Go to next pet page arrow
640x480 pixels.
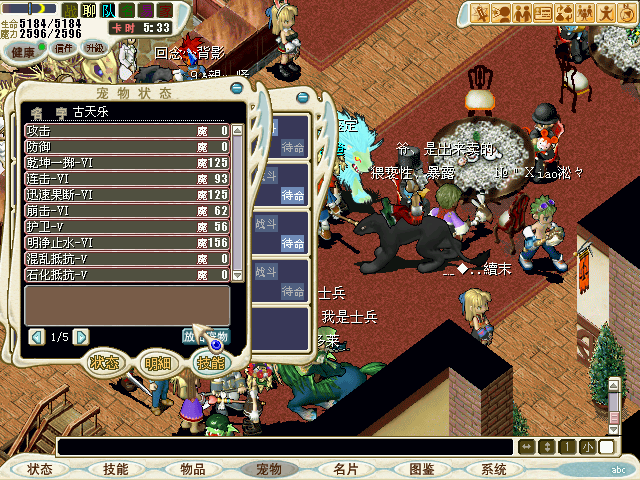82,337
